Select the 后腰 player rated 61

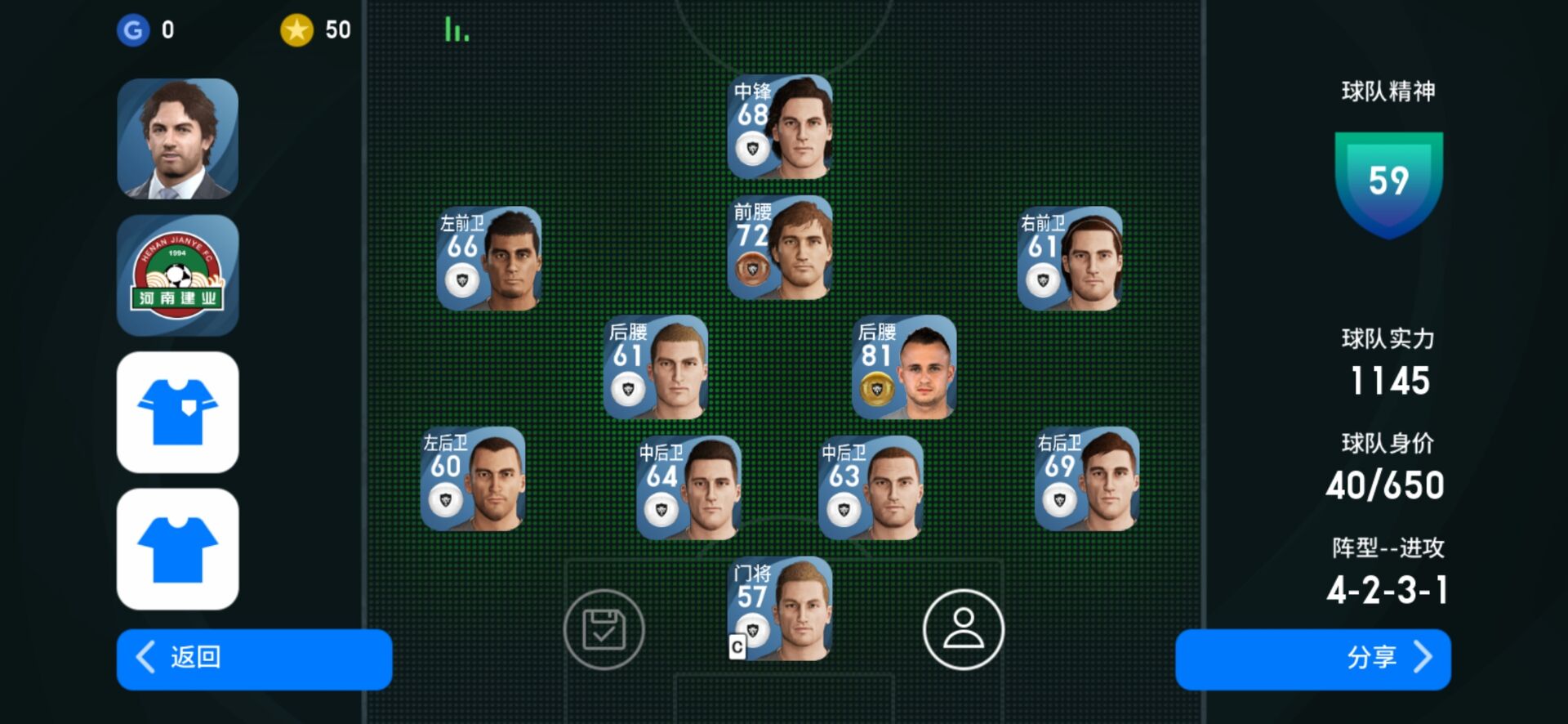pyautogui.click(x=656, y=367)
